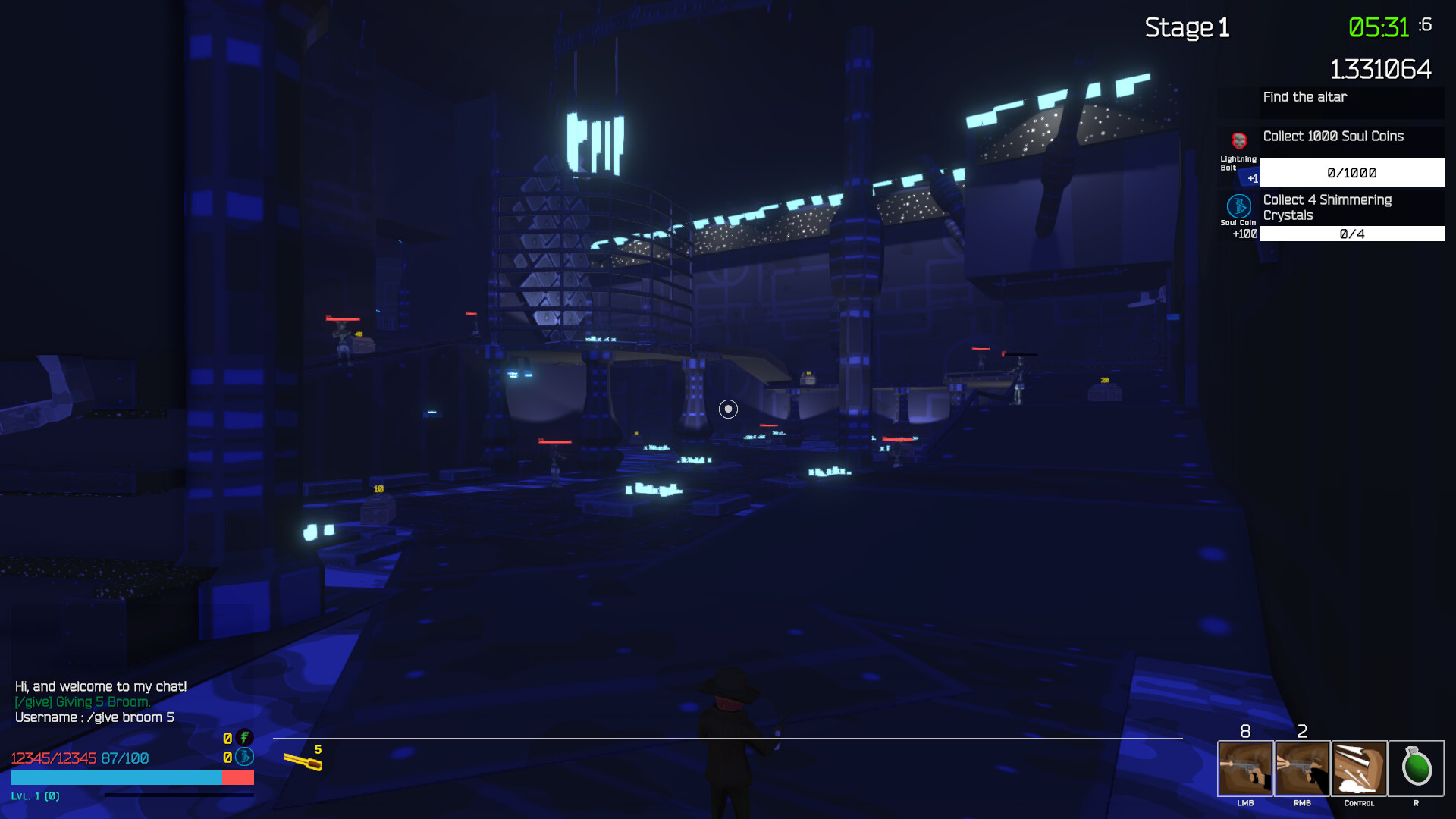Select the RMB dual-fire weapon slot
1456x819 pixels.
[1303, 768]
